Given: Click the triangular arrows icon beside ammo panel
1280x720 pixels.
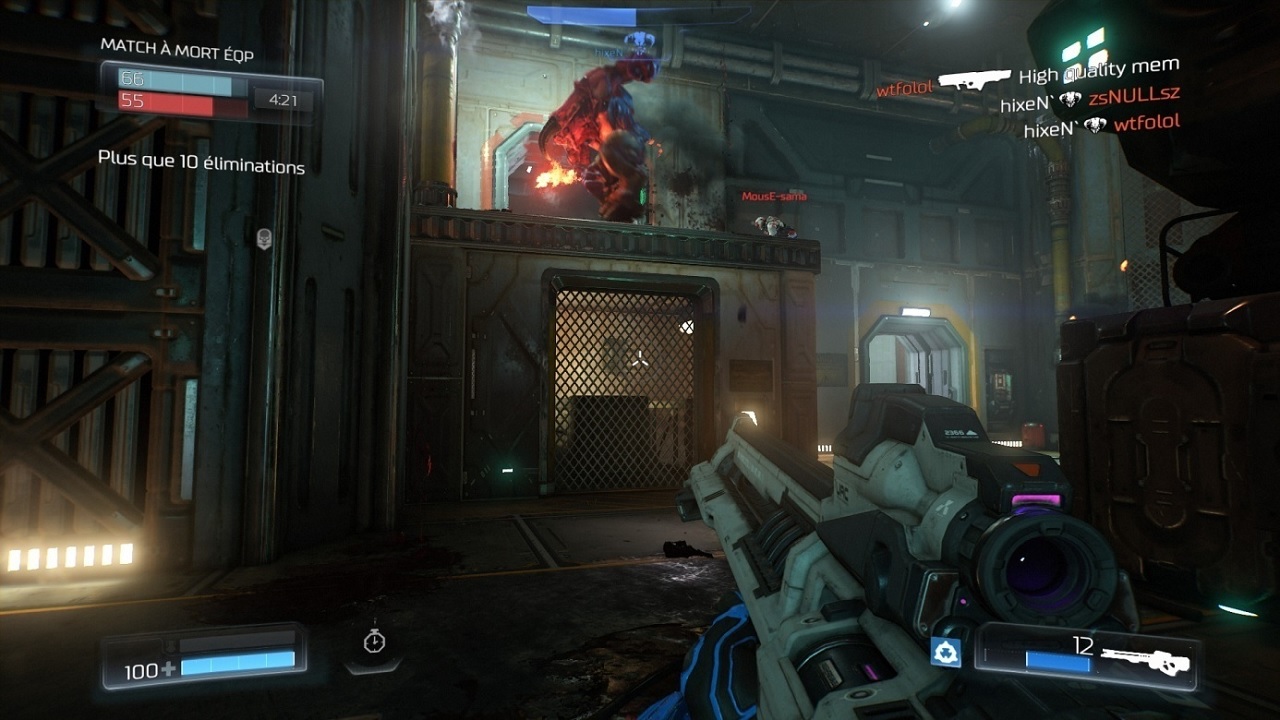Looking at the screenshot, I should pyautogui.click(x=946, y=652).
